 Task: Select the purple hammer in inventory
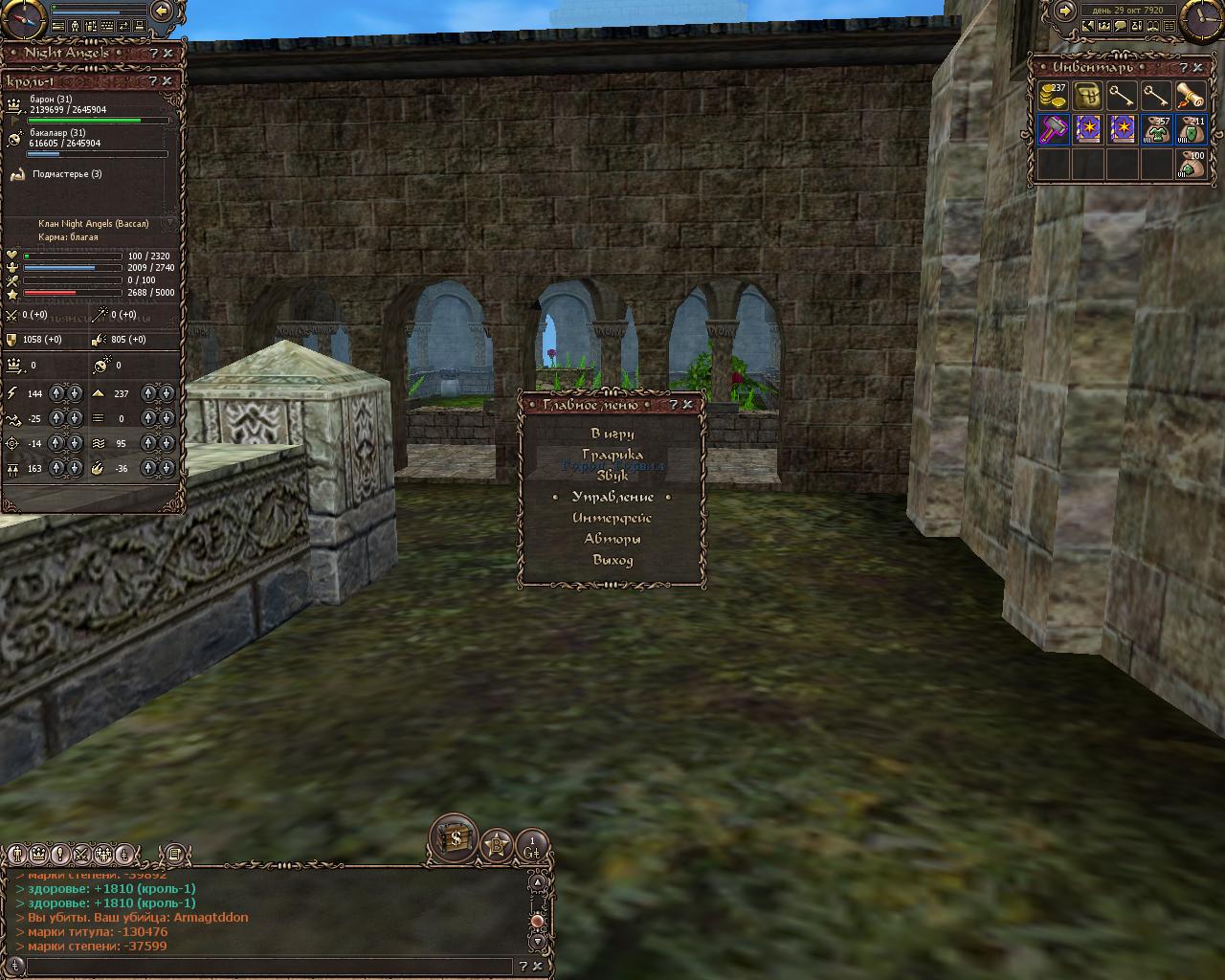pos(1053,129)
